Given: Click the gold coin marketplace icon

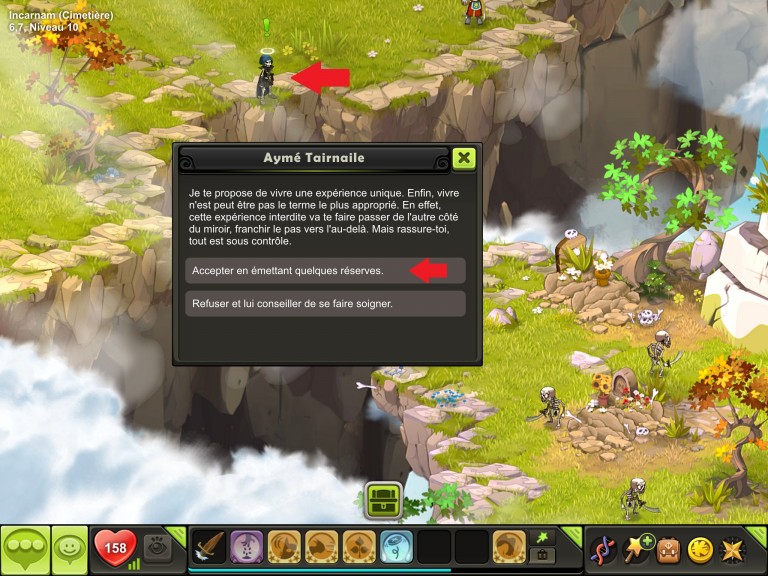Looking at the screenshot, I should click(x=701, y=549).
